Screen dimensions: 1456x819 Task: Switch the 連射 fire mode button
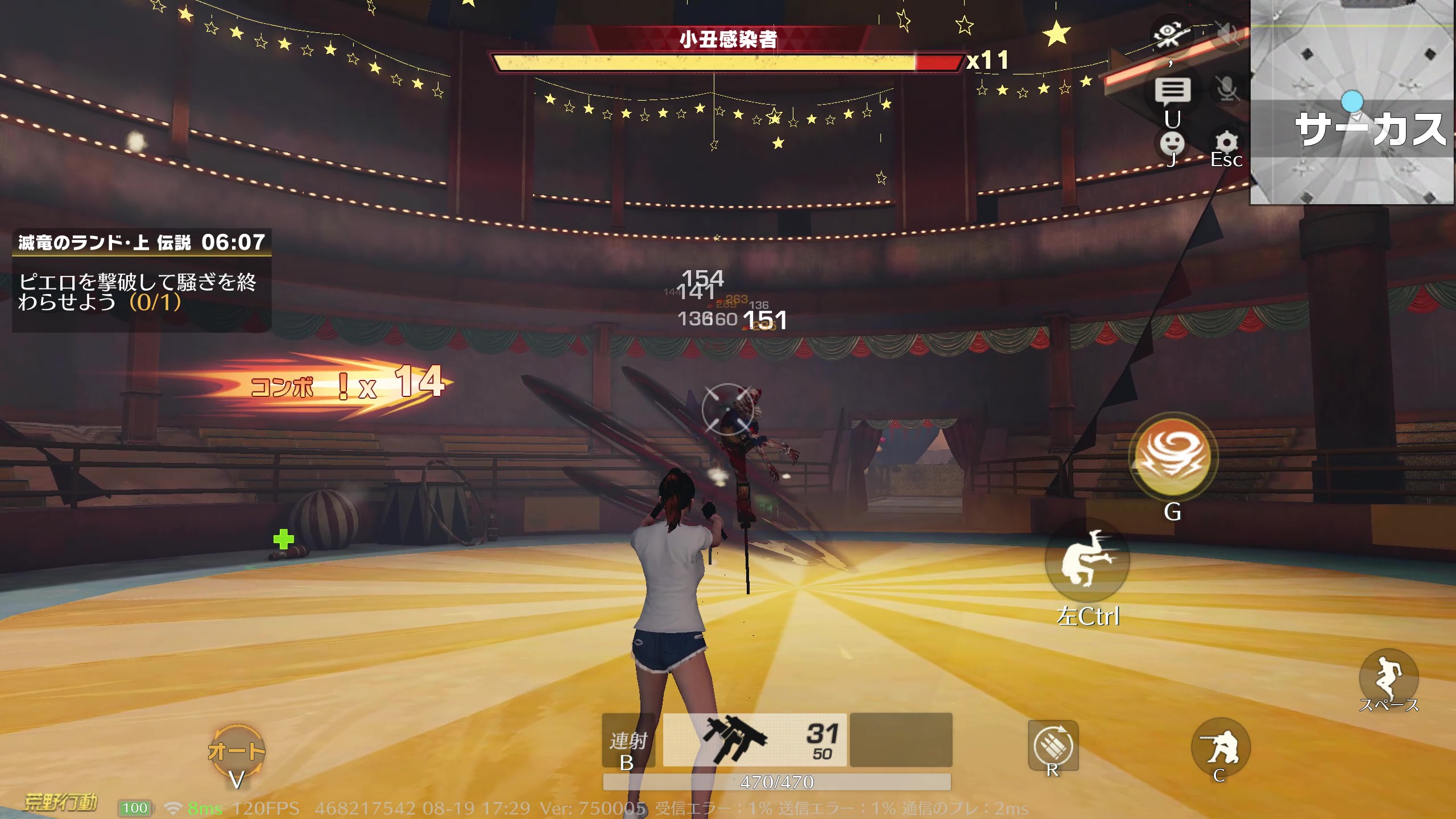coord(628,742)
